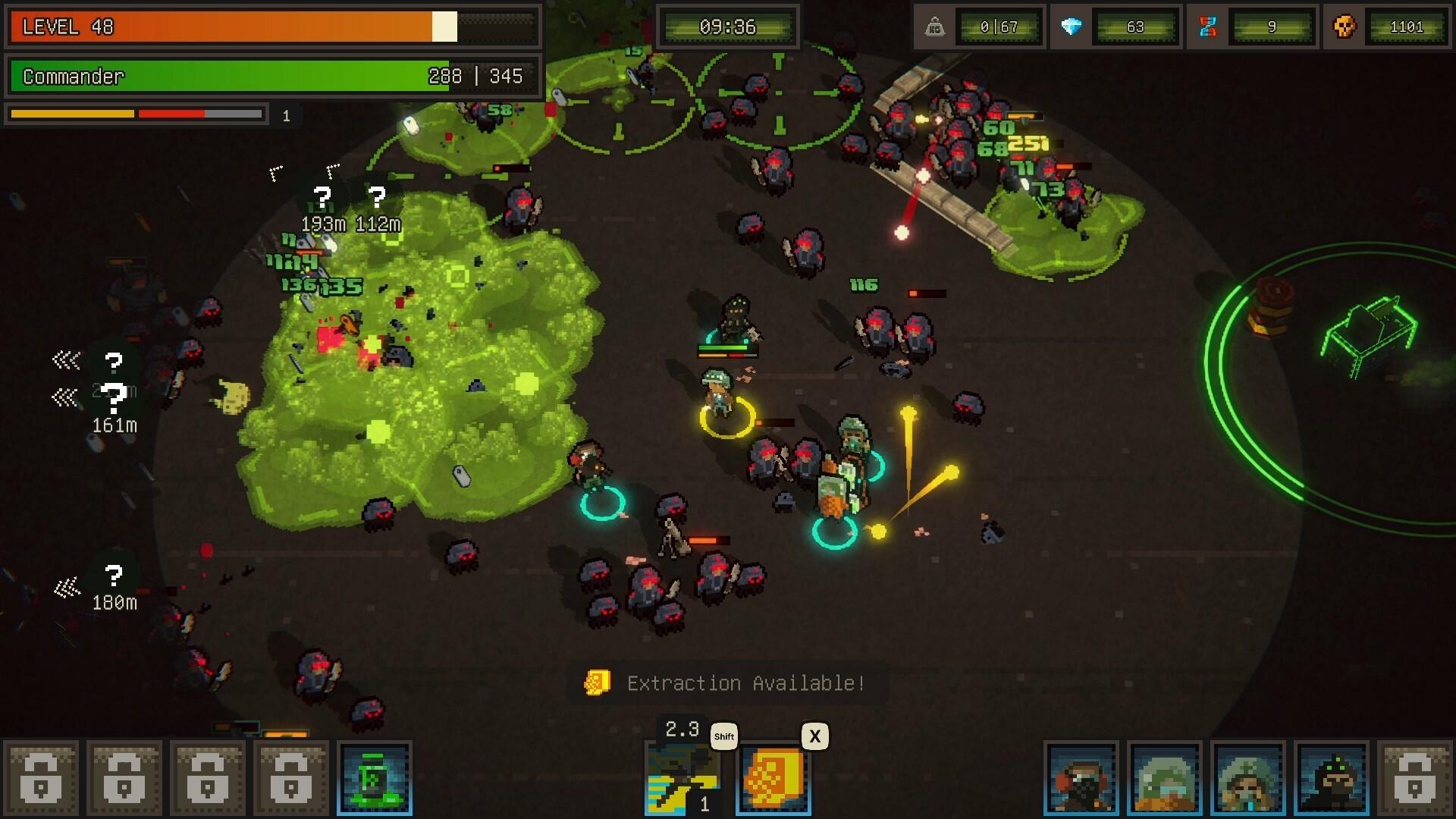
Task: Click the Extraction Available banner
Action: point(743,682)
